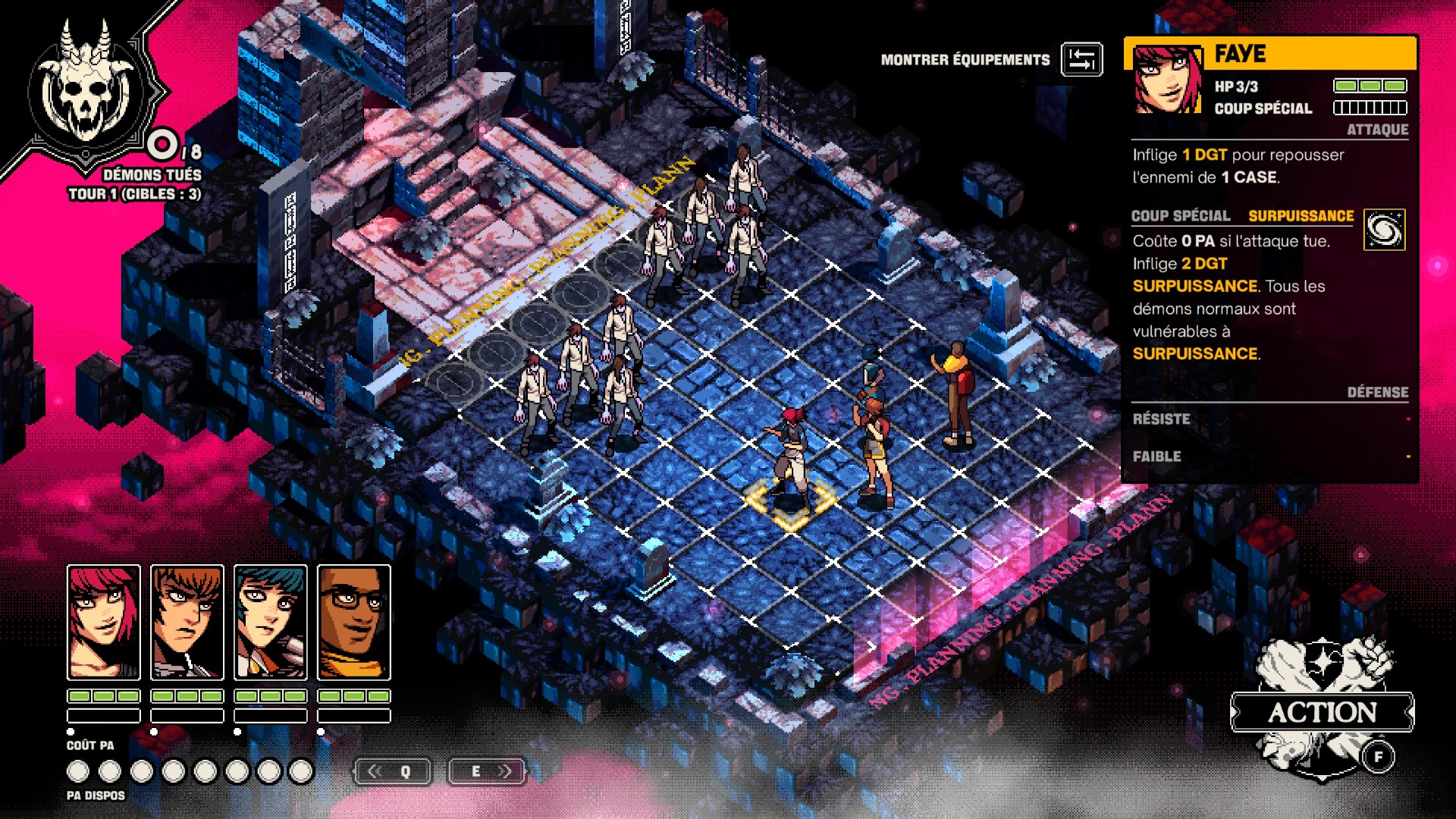Click the Surpuissance spiral ability icon
Image resolution: width=1456 pixels, height=819 pixels.
pyautogui.click(x=1384, y=230)
